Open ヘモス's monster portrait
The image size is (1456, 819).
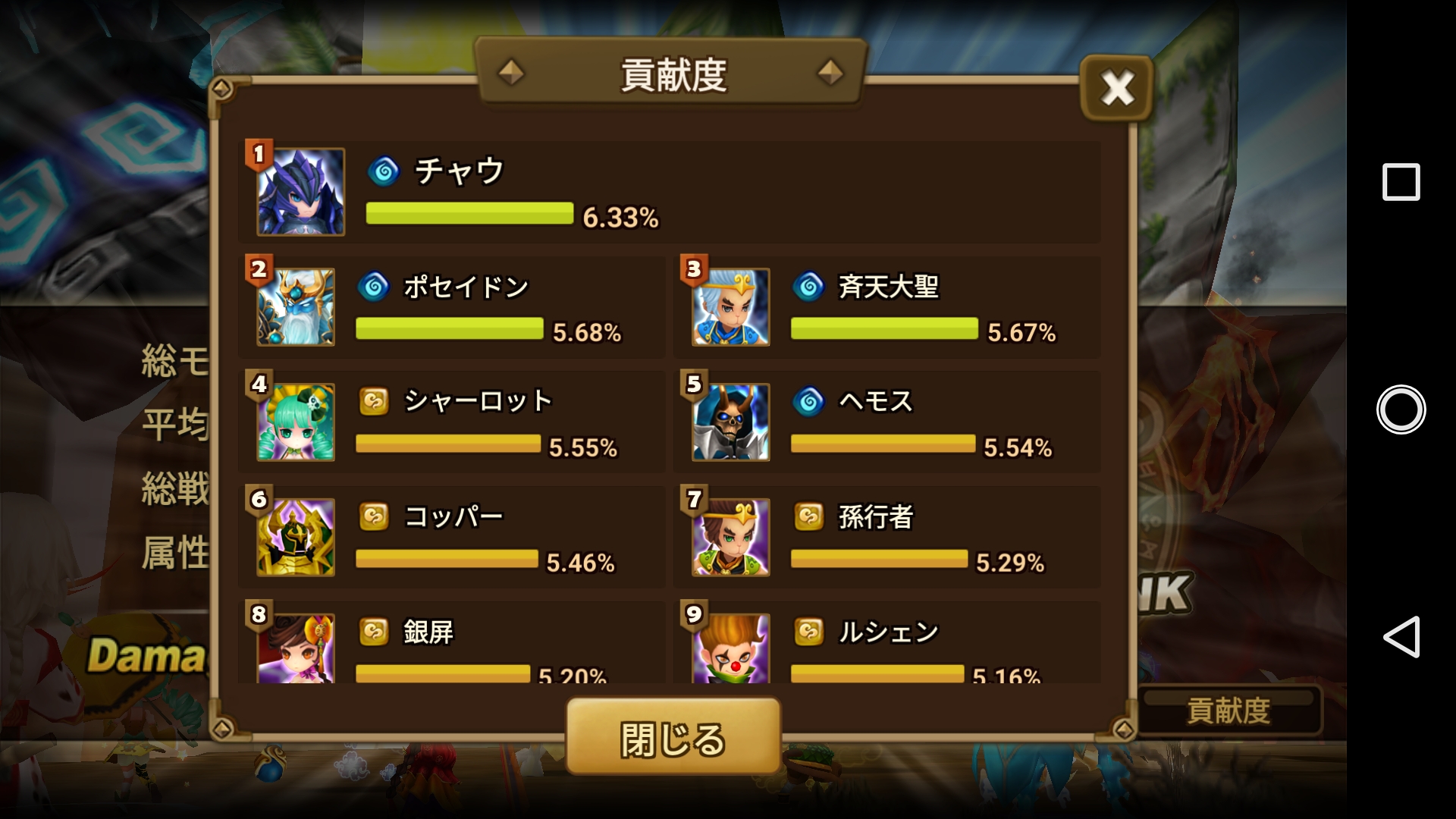coord(730,422)
